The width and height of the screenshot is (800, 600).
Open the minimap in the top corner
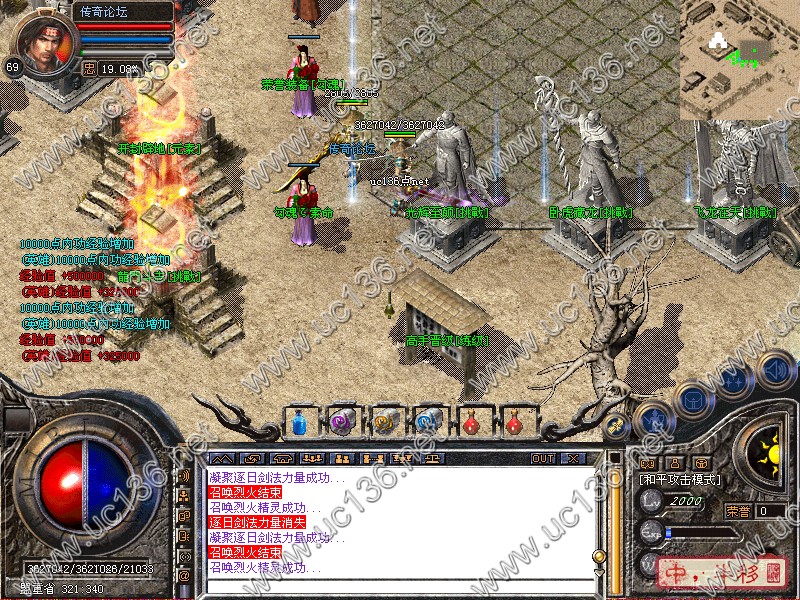(x=740, y=58)
